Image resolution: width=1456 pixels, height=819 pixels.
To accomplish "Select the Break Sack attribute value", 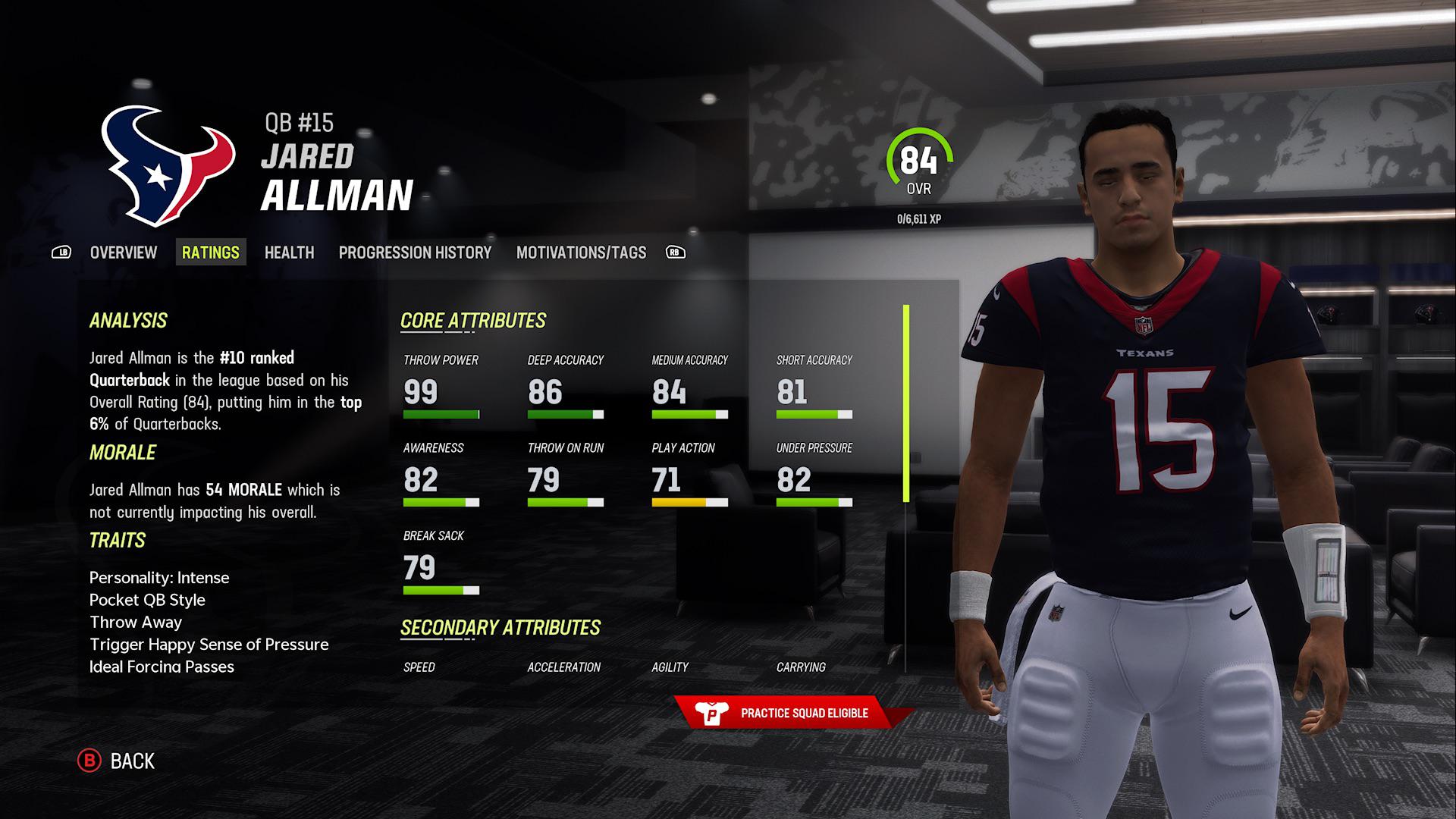I will click(420, 566).
